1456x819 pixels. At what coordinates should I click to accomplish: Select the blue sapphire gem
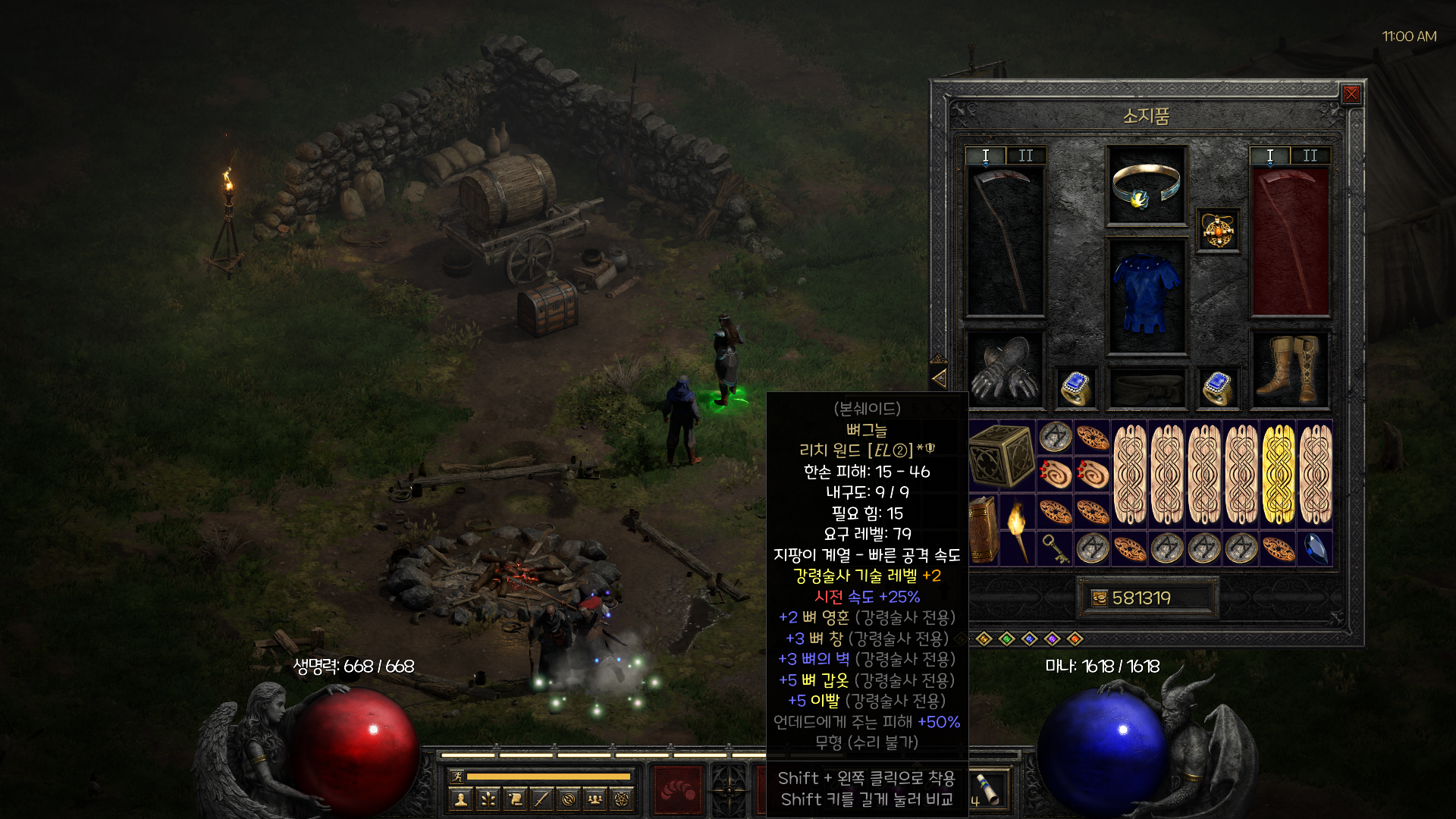pyautogui.click(x=1316, y=548)
